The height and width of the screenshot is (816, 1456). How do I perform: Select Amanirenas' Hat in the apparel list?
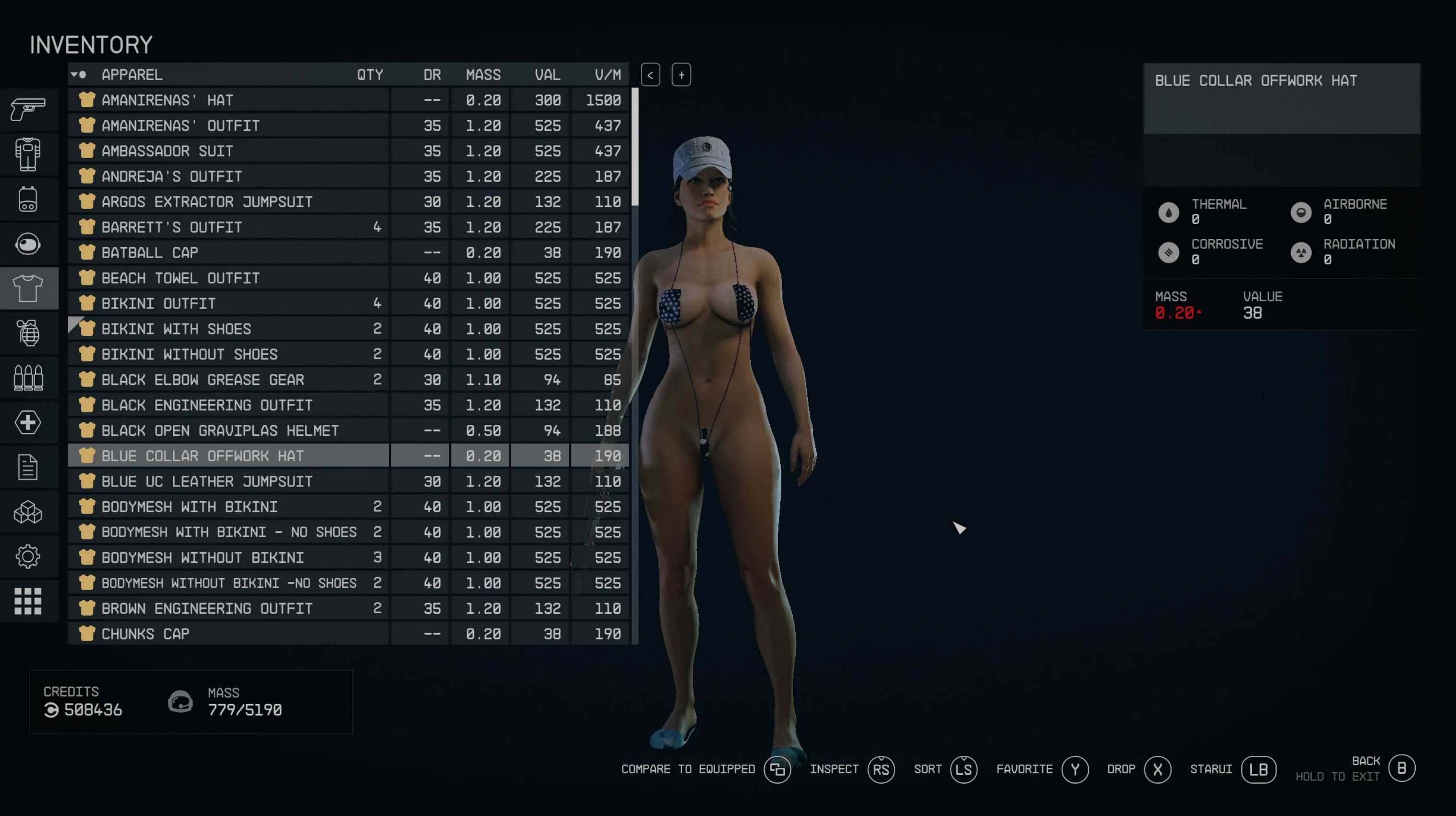coord(167,100)
